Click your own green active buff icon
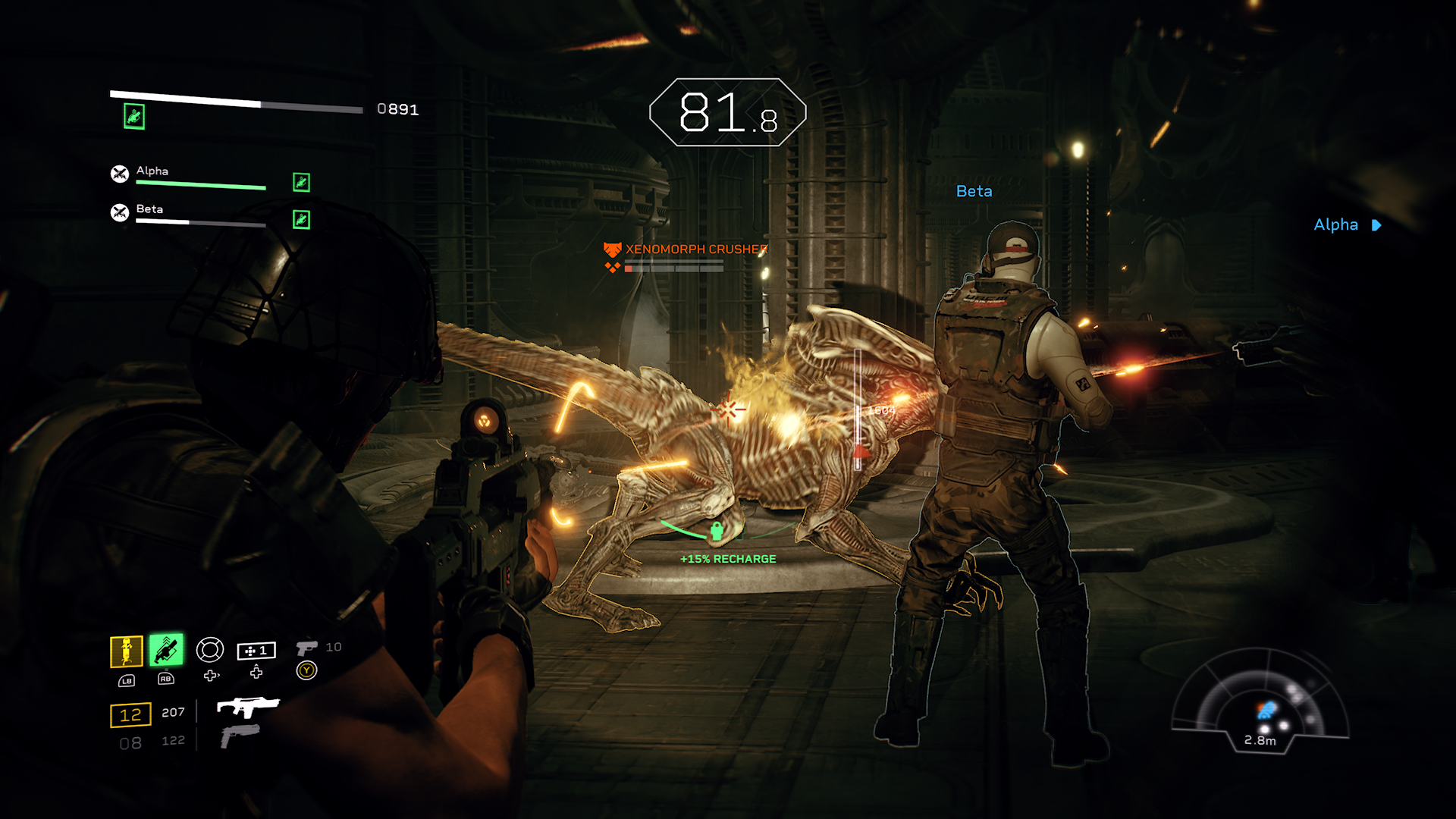 click(x=134, y=117)
